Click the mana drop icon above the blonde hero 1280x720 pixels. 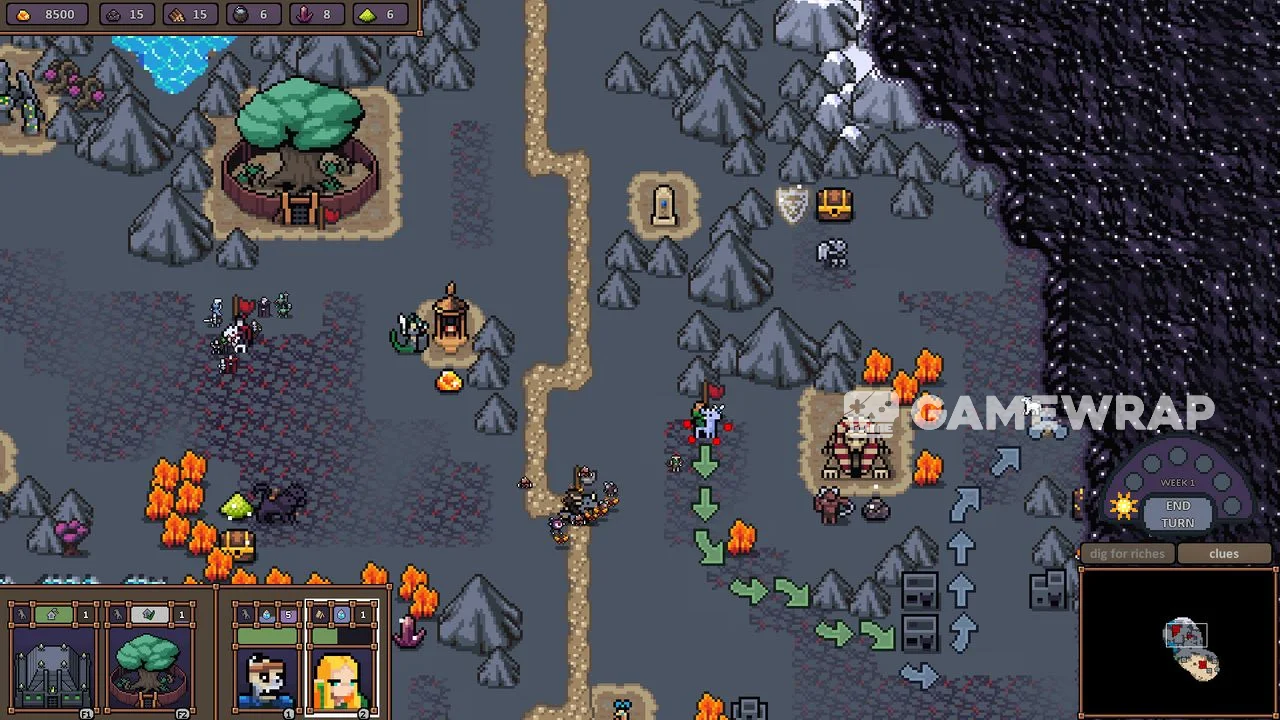pos(341,614)
